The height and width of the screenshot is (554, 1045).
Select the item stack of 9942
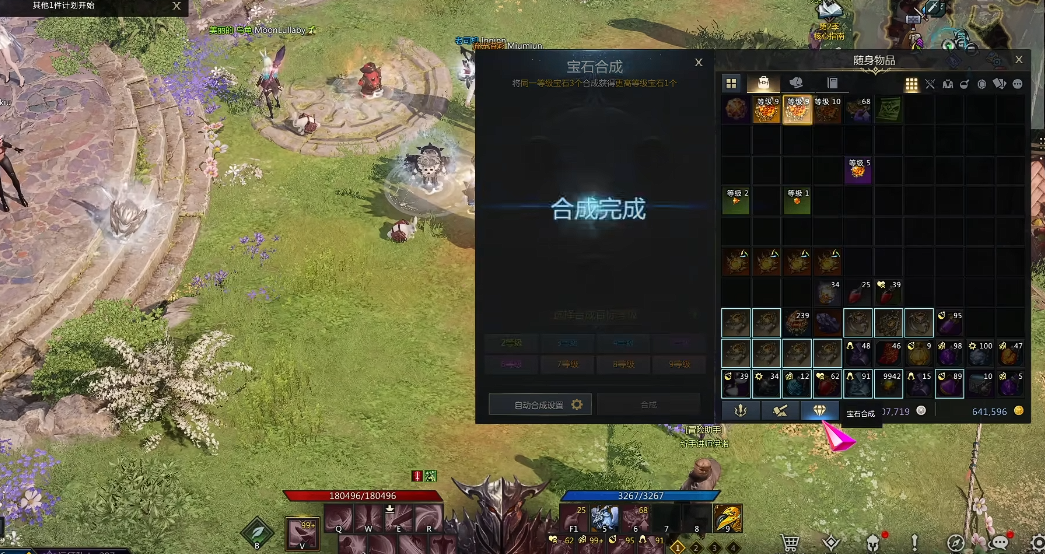(x=889, y=383)
